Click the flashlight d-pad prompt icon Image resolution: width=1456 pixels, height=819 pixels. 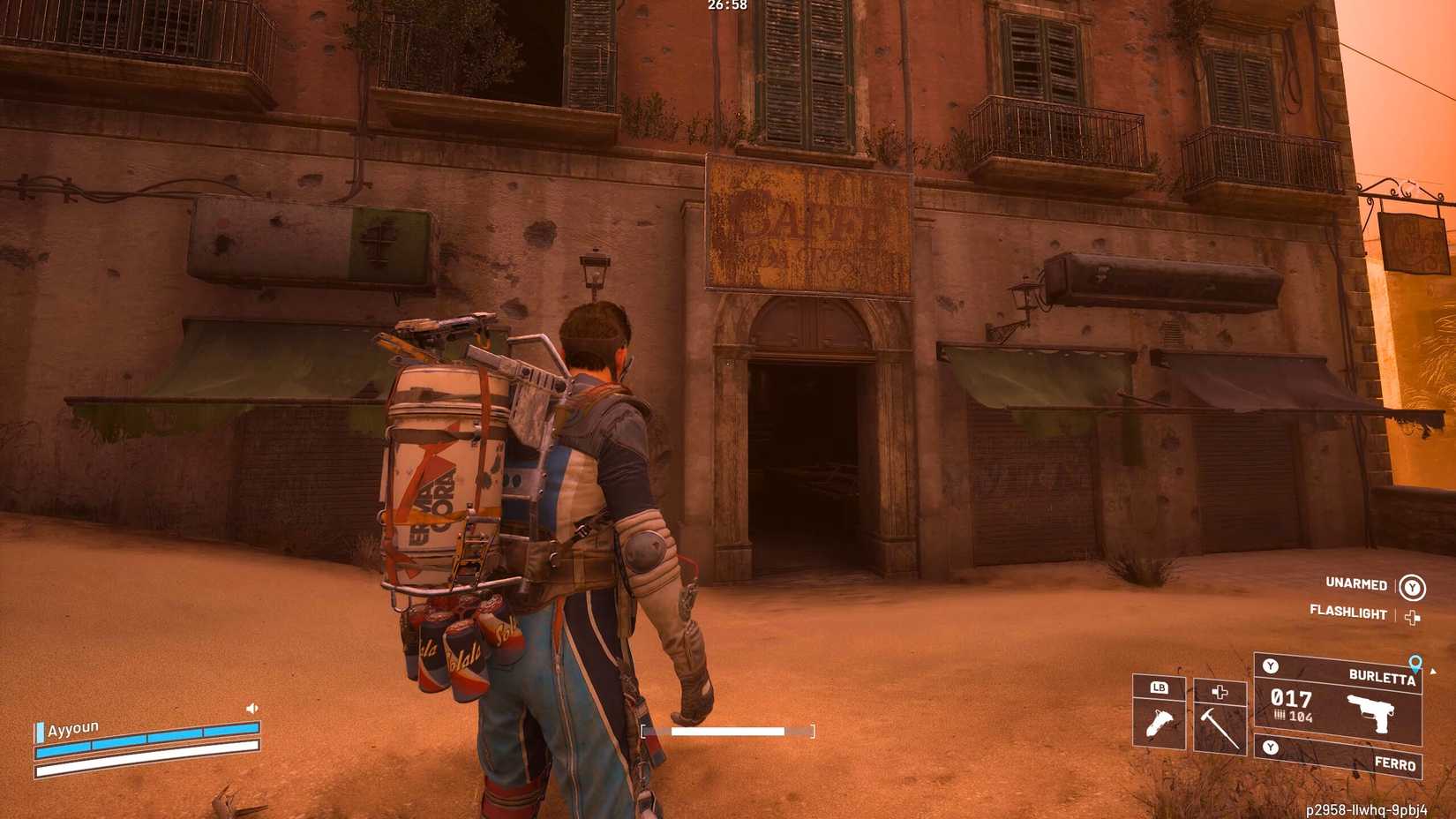pos(1412,616)
